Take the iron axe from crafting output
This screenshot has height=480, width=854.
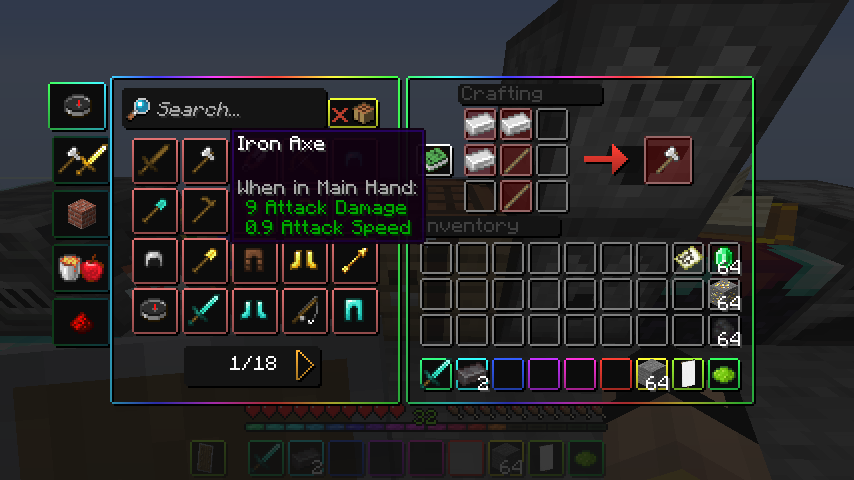pyautogui.click(x=669, y=160)
